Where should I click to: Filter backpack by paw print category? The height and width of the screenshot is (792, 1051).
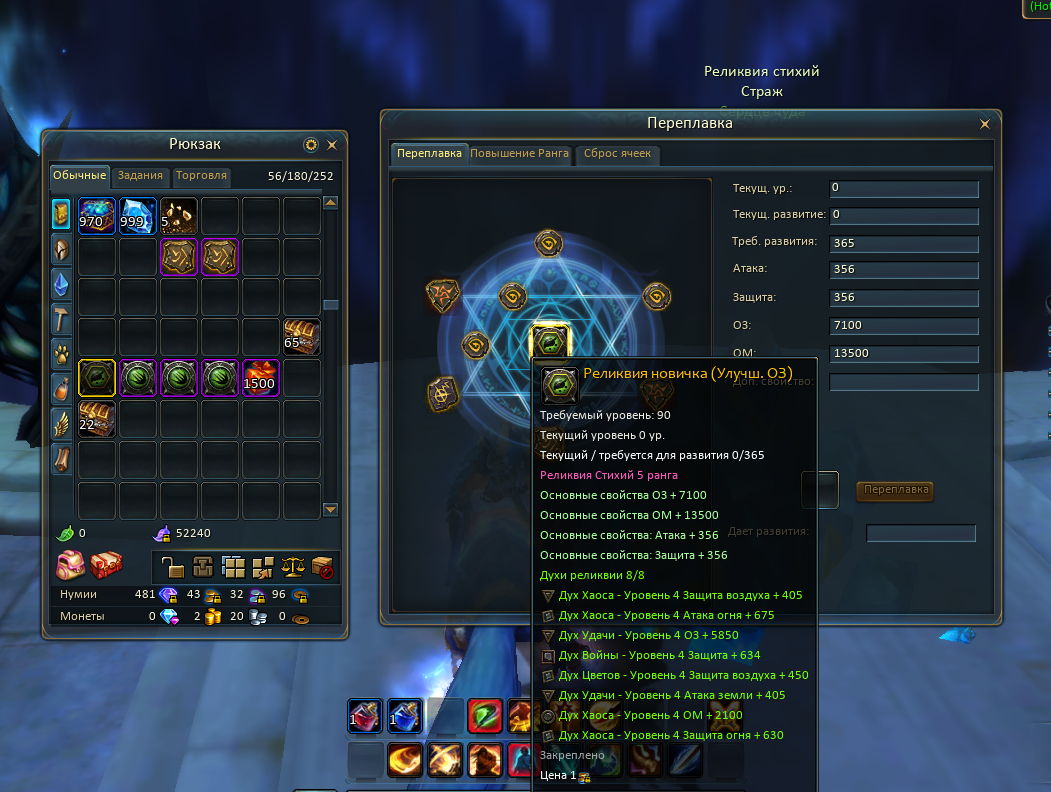[61, 353]
